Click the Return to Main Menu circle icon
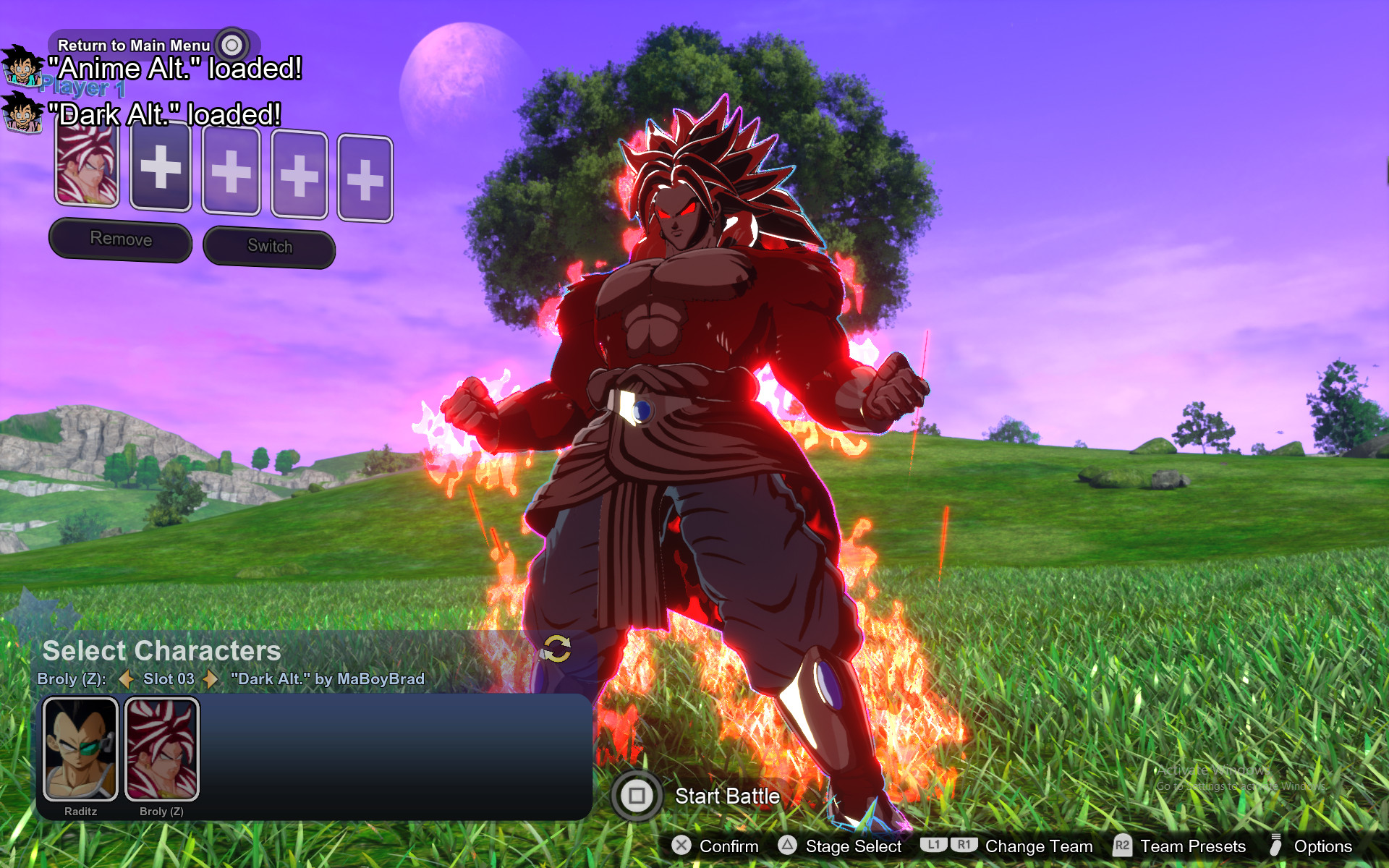 231,44
